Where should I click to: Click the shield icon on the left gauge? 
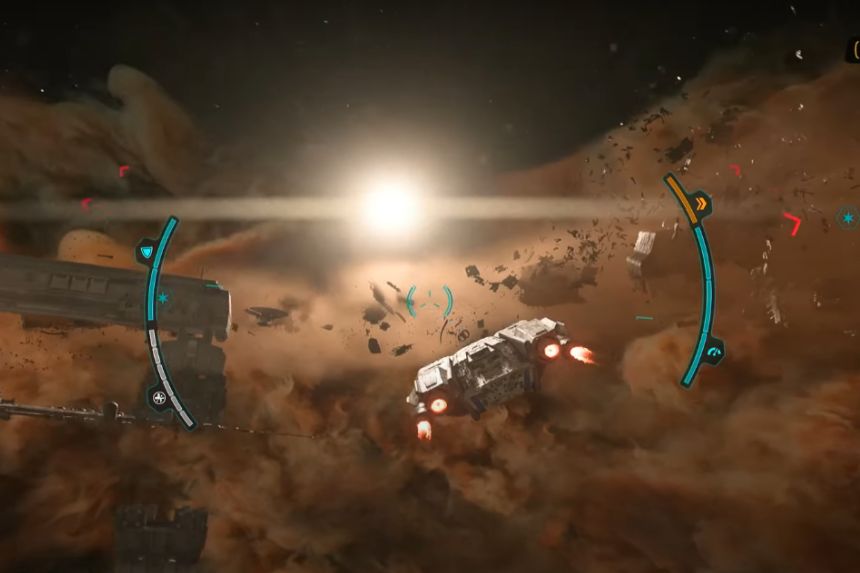(147, 250)
